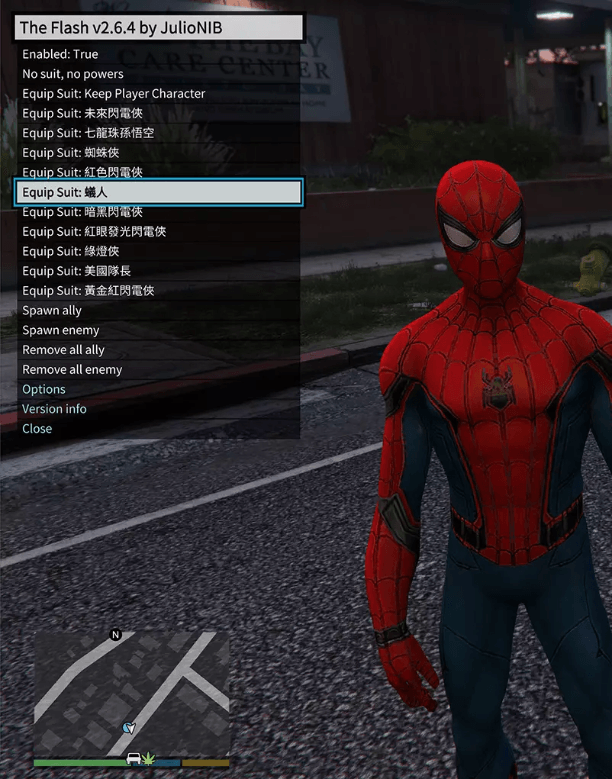Click the highlighted Equip Suit: 蟻人 entry
612x779 pixels.
pyautogui.click(x=158, y=192)
